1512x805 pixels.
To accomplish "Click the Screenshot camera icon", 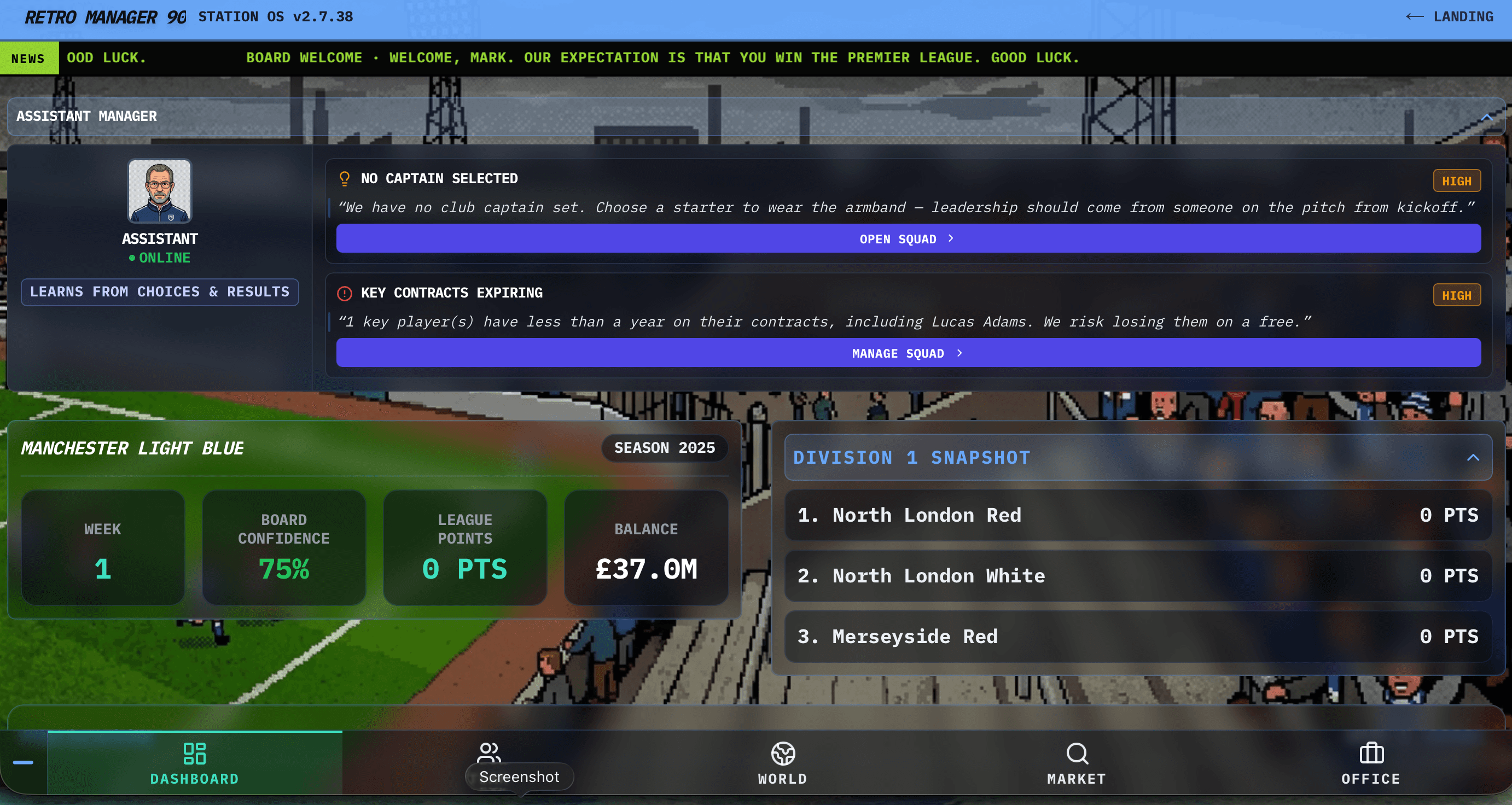I will [x=489, y=753].
